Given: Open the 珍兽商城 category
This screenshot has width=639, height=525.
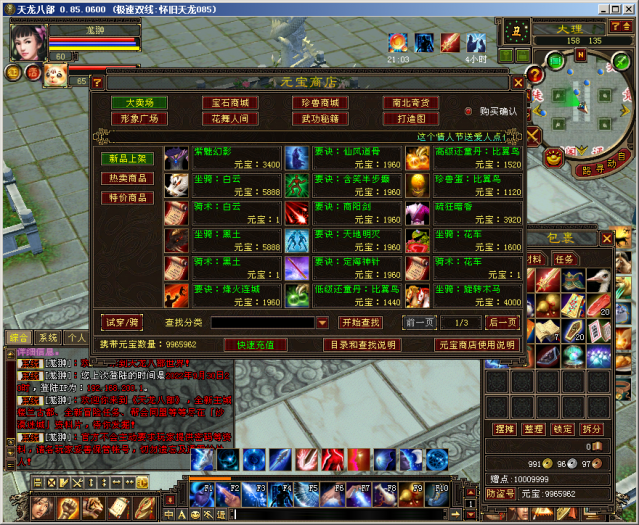Looking at the screenshot, I should click(x=320, y=103).
